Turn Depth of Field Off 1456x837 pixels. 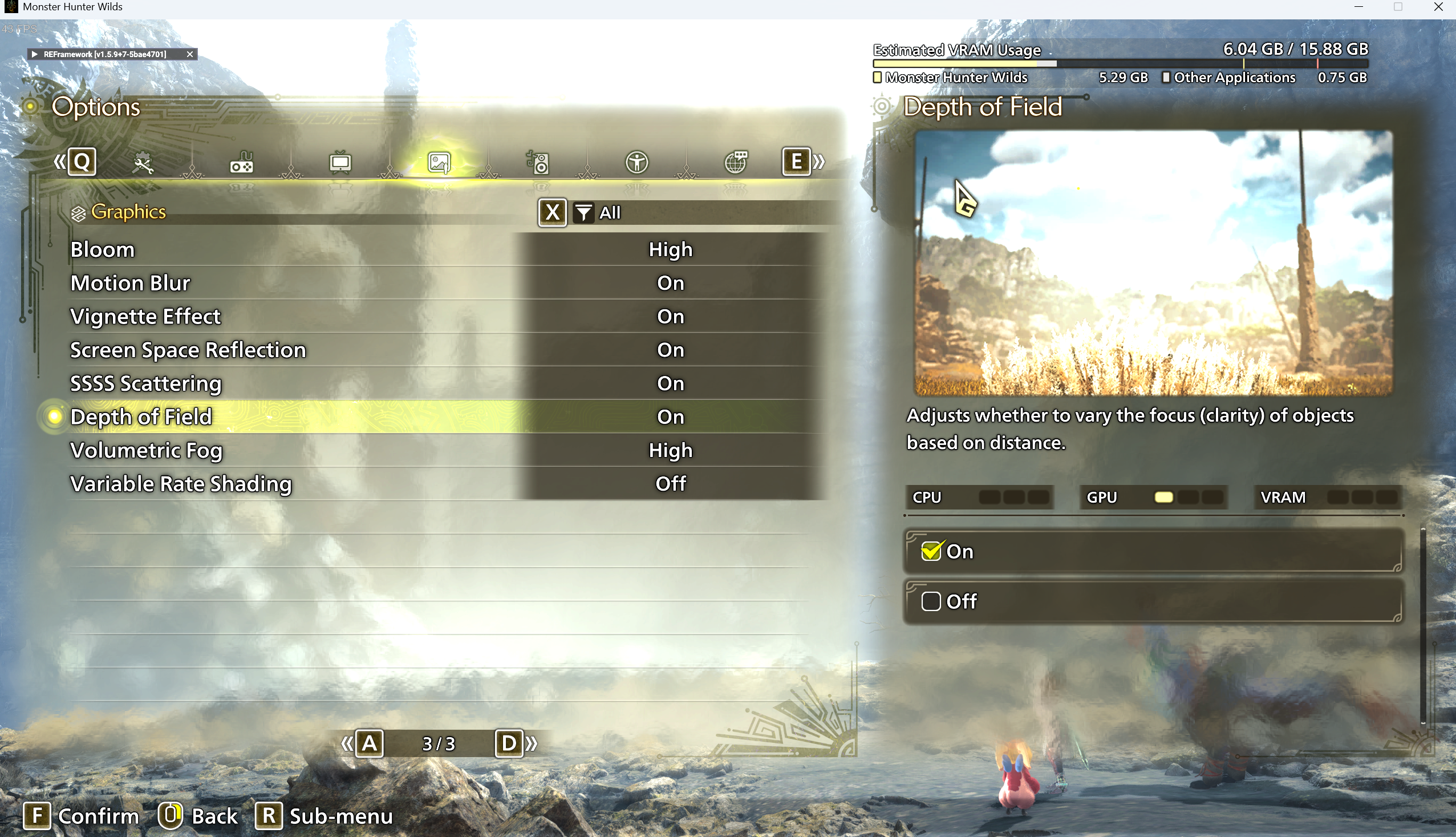(1152, 601)
